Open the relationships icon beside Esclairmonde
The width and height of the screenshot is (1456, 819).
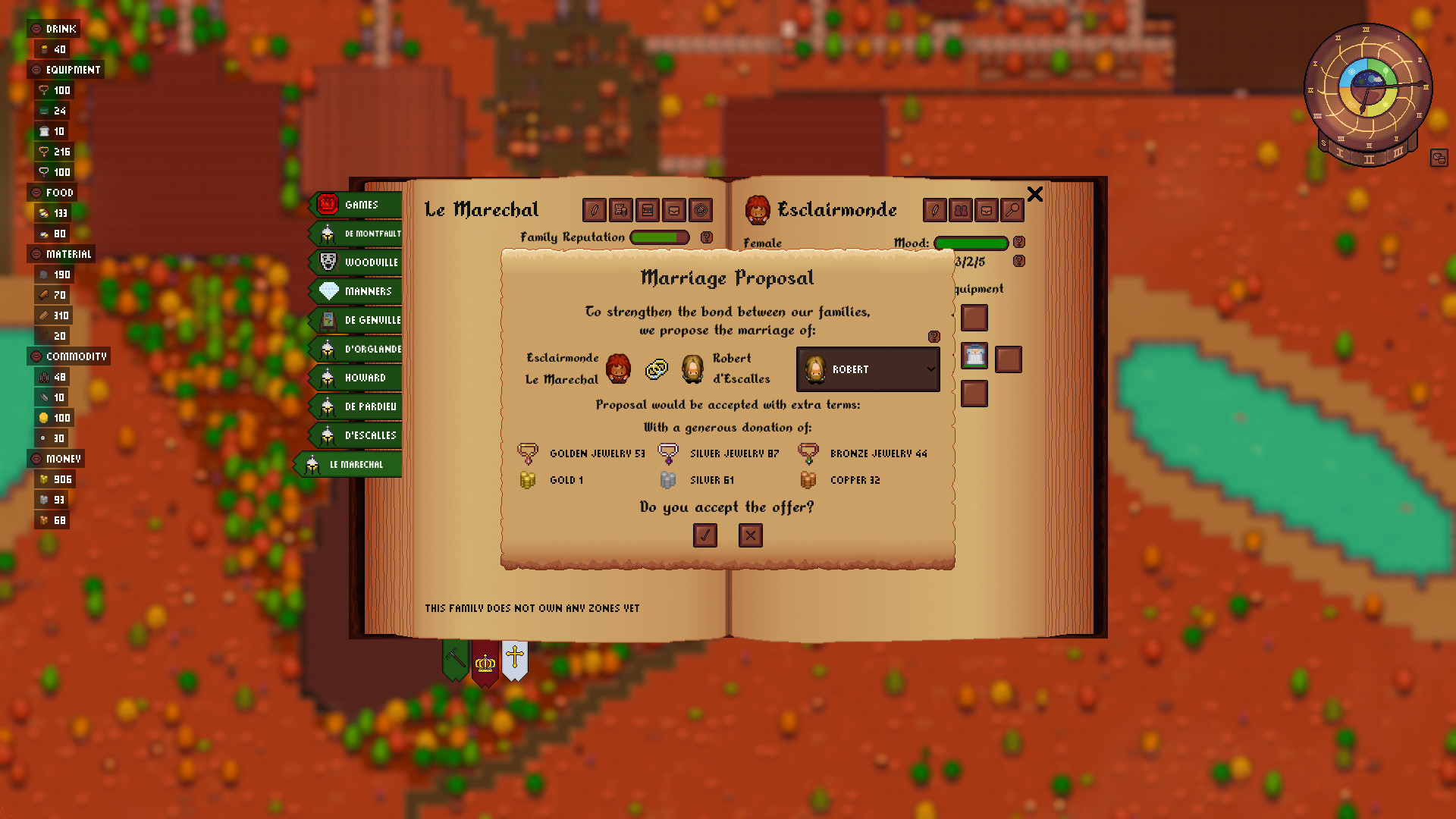961,210
